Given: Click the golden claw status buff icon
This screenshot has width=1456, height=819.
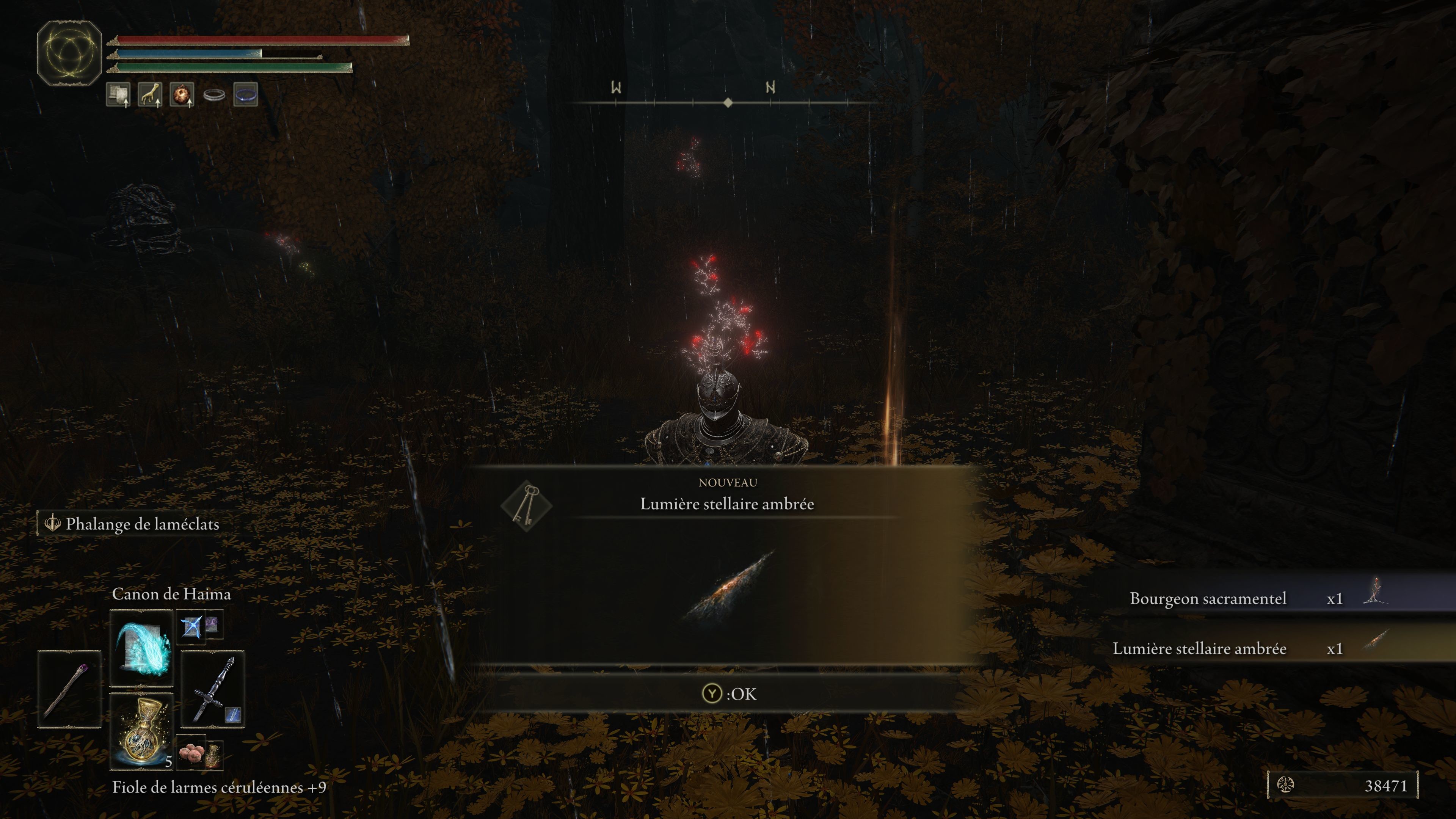Looking at the screenshot, I should 150,94.
